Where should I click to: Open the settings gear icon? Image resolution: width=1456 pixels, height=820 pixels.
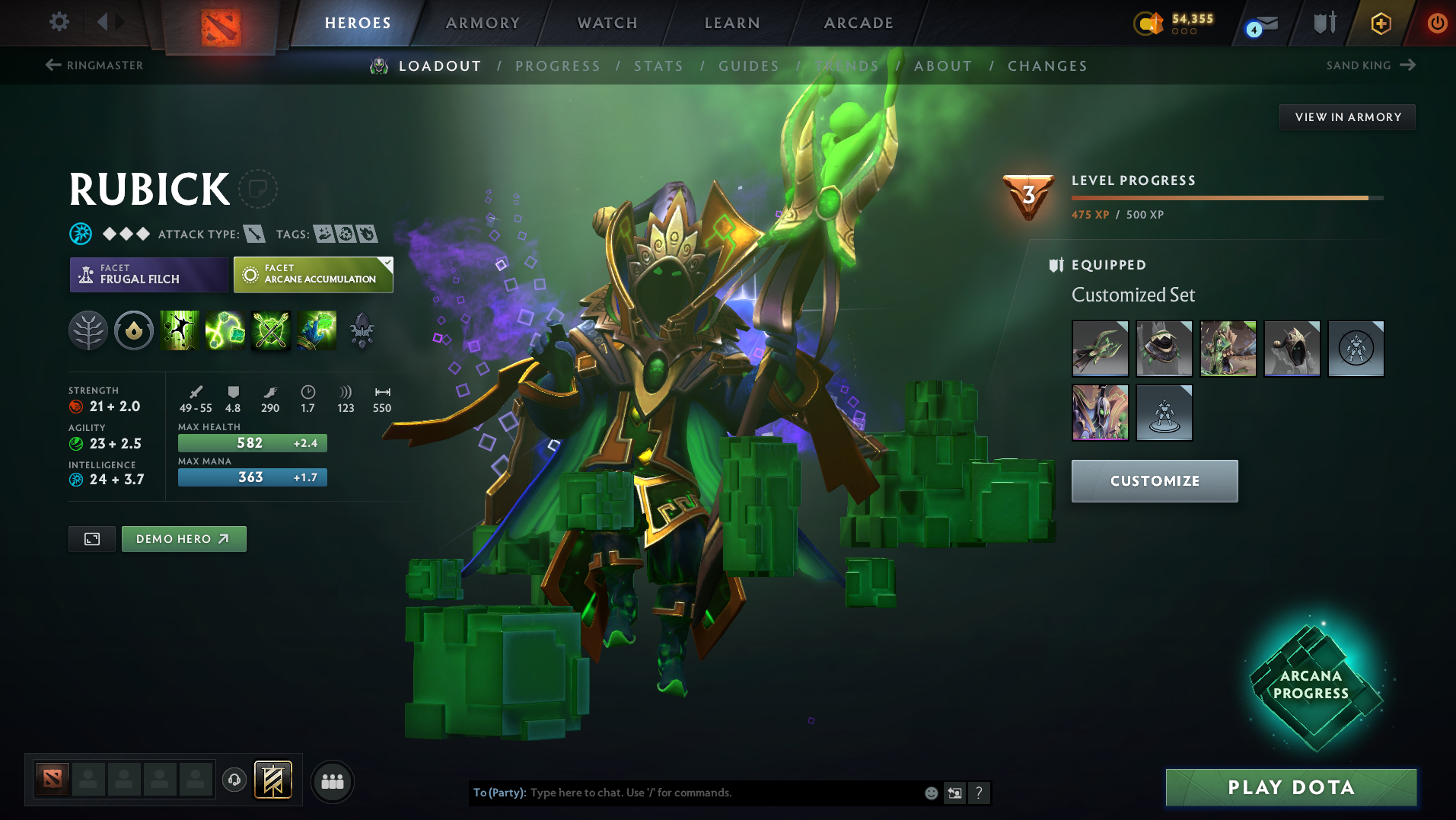pyautogui.click(x=59, y=22)
